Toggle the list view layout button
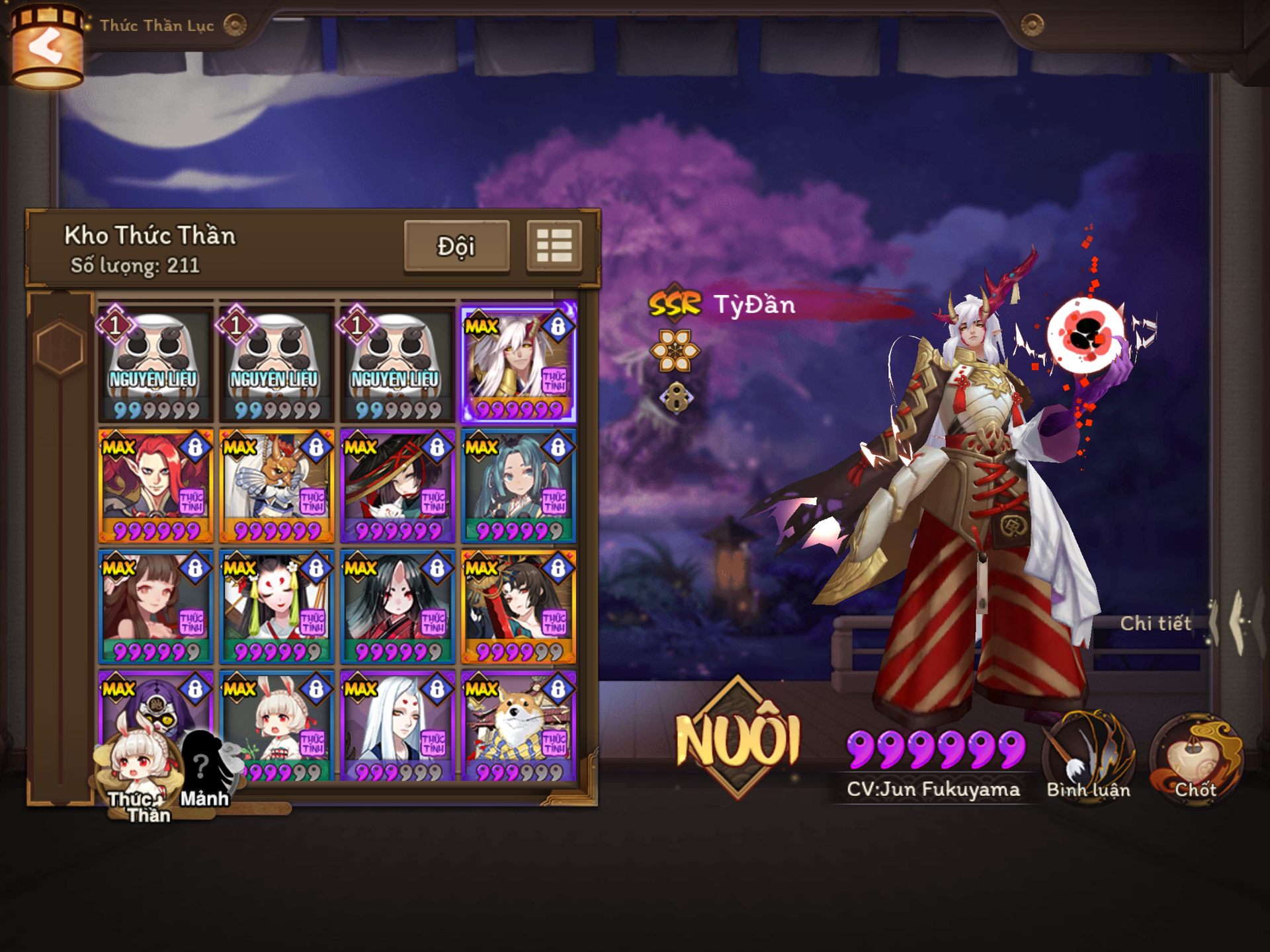Viewport: 1270px width, 952px height. point(554,247)
